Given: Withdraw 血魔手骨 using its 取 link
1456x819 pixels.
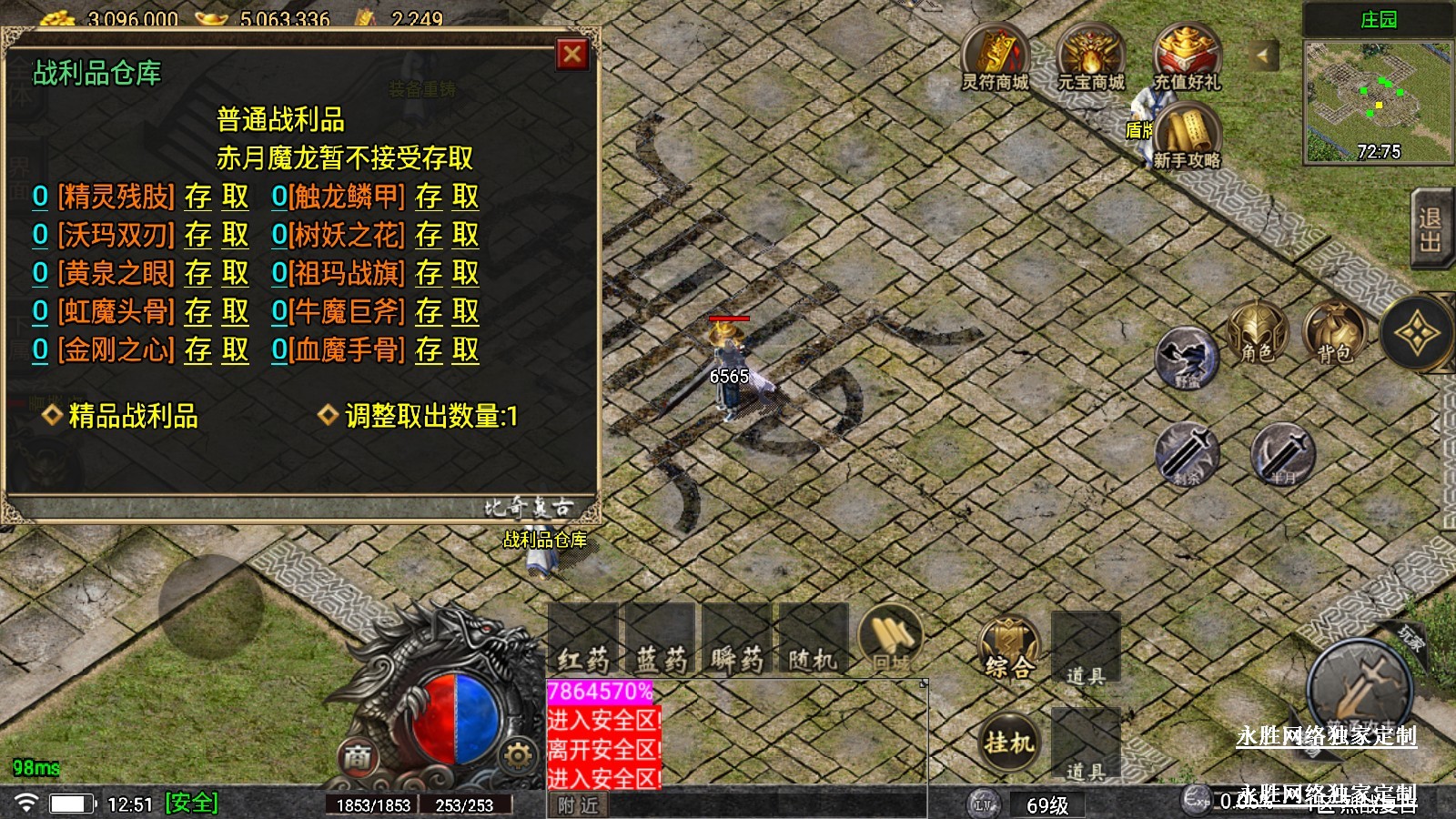Looking at the screenshot, I should 465,350.
